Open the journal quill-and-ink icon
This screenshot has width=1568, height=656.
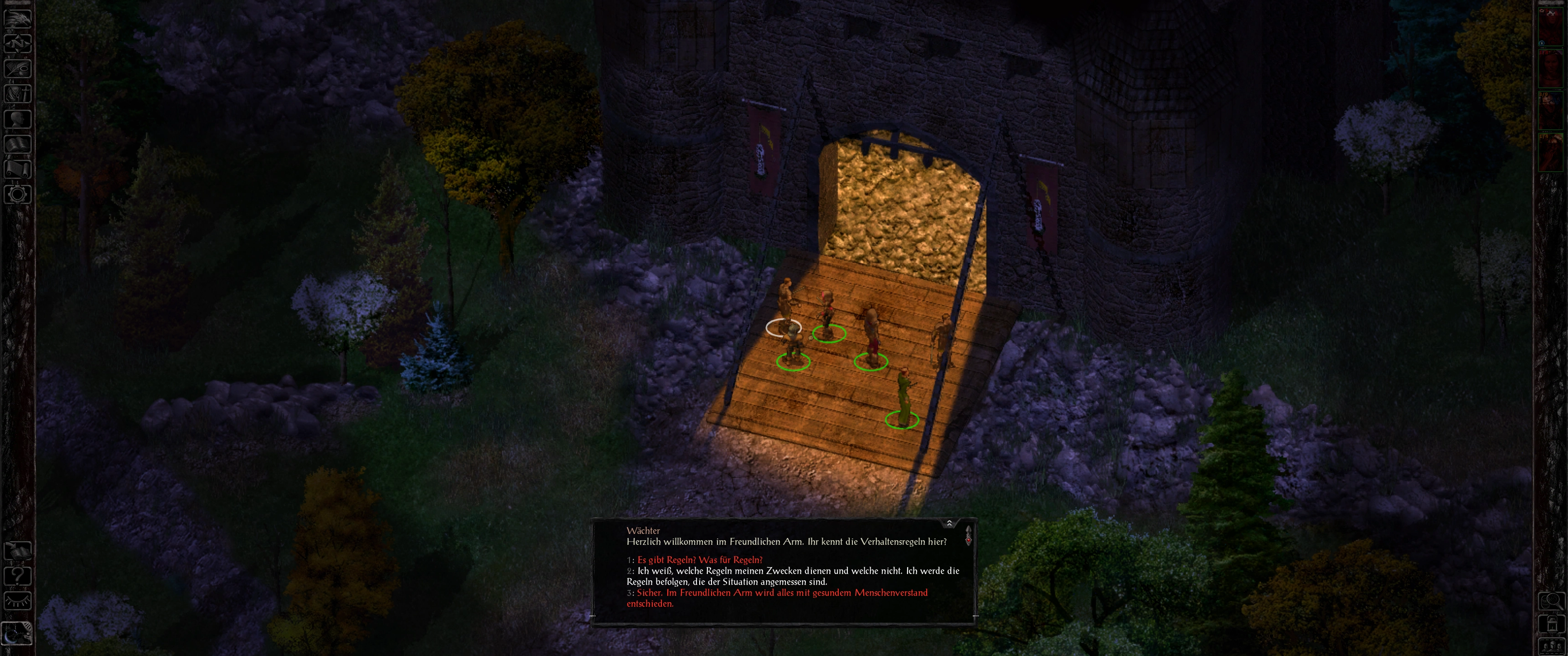[x=18, y=69]
